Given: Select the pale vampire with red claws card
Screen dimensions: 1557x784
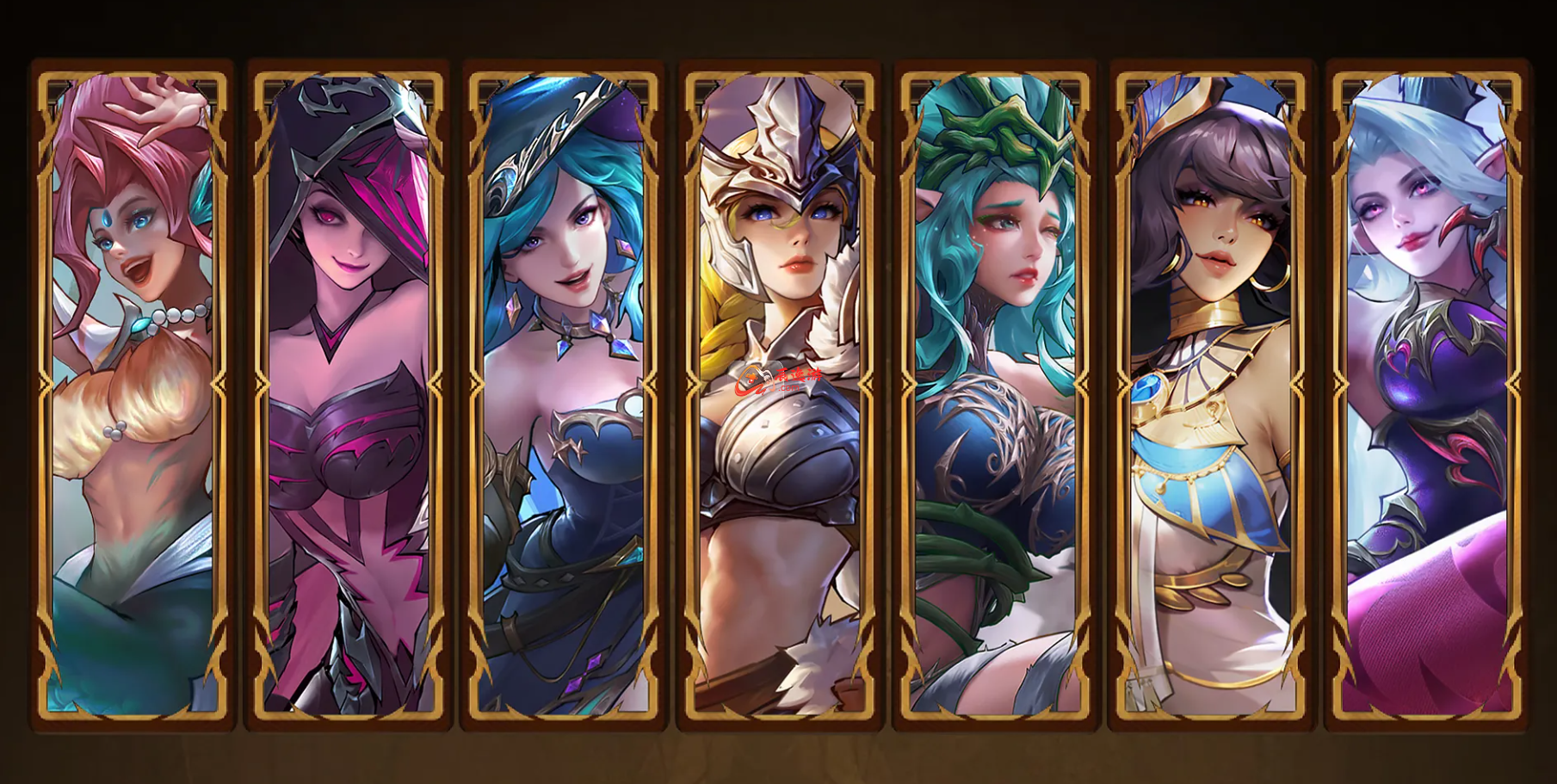Looking at the screenshot, I should (1427, 396).
